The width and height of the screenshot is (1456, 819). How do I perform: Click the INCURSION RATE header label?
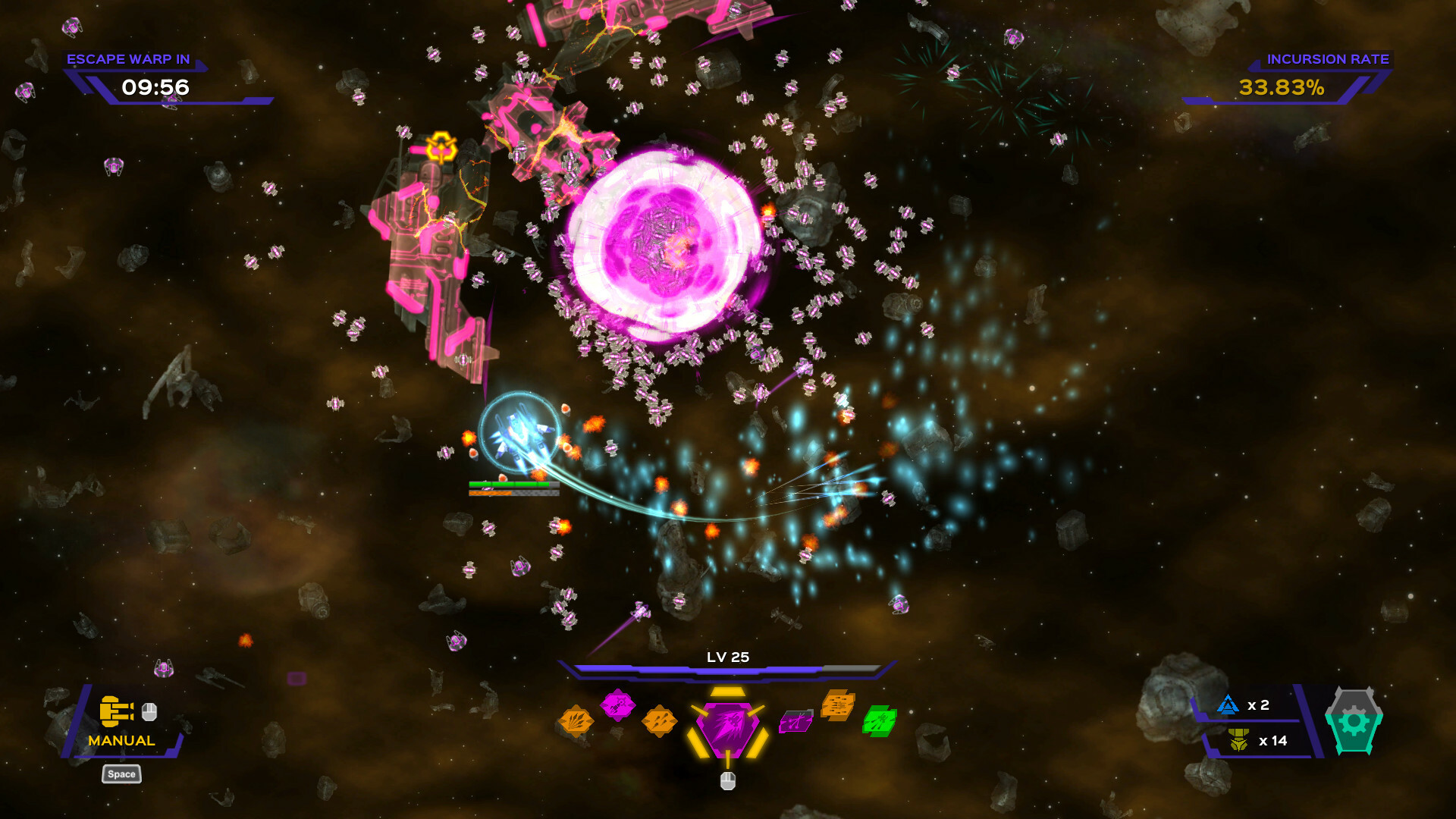(1329, 58)
